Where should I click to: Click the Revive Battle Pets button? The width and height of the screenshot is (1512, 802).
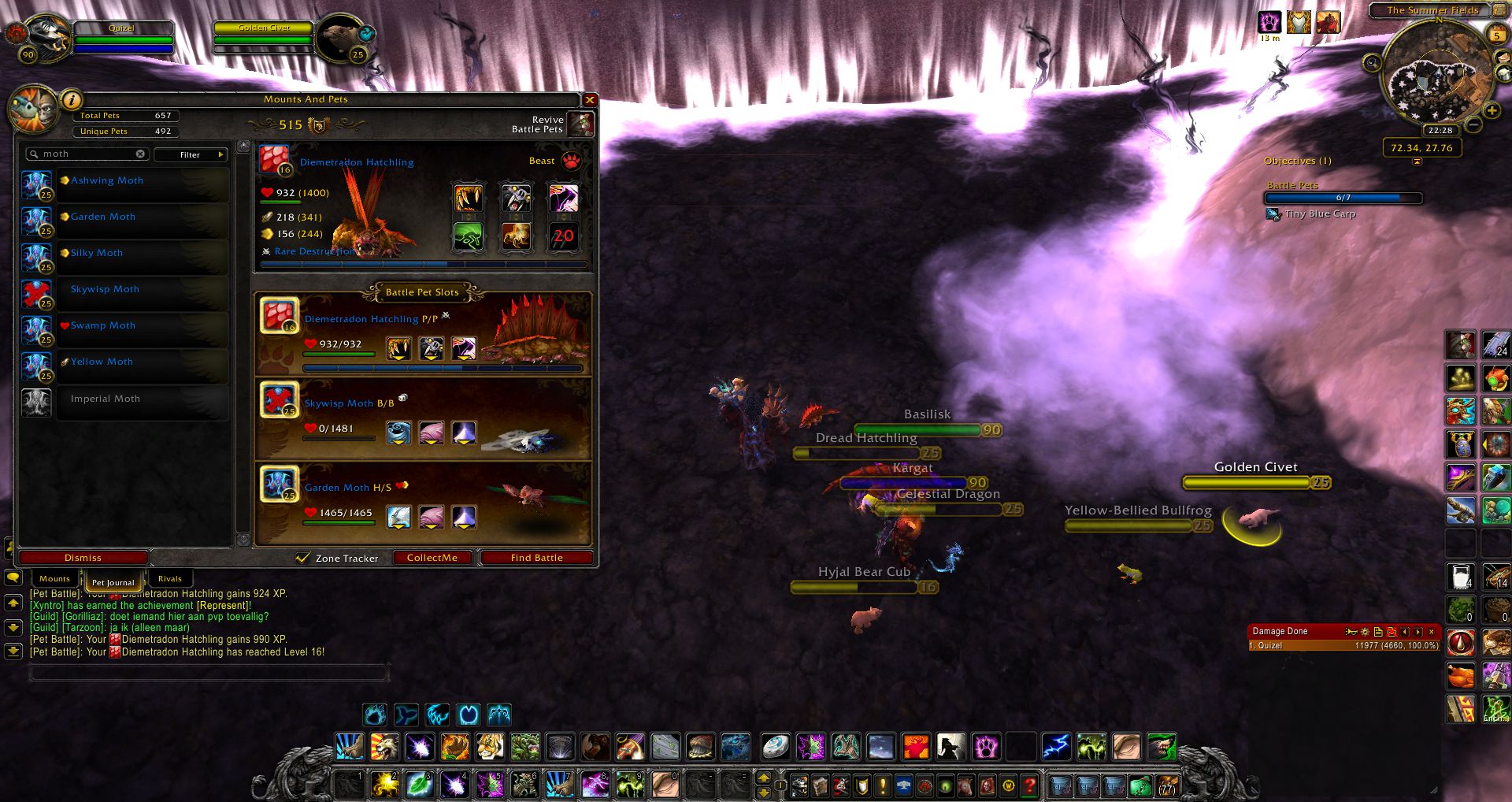click(x=581, y=124)
